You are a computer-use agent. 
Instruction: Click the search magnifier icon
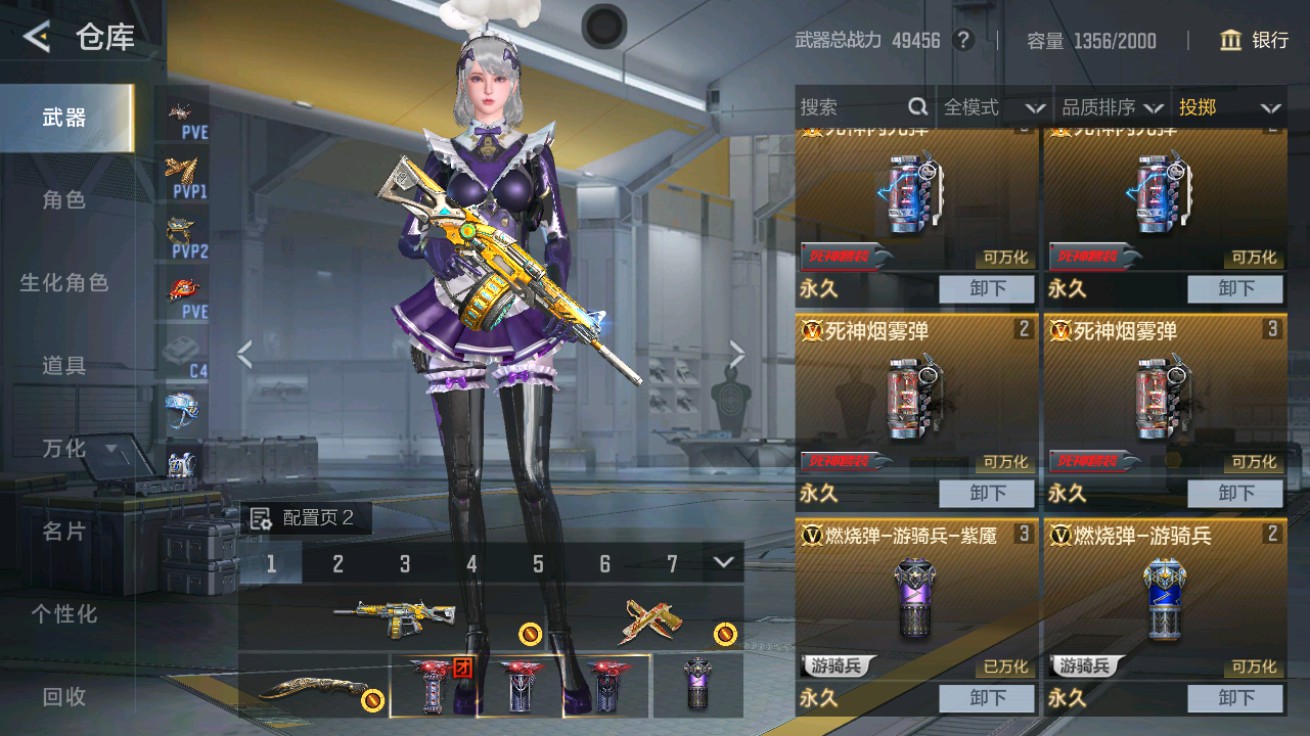(x=916, y=106)
